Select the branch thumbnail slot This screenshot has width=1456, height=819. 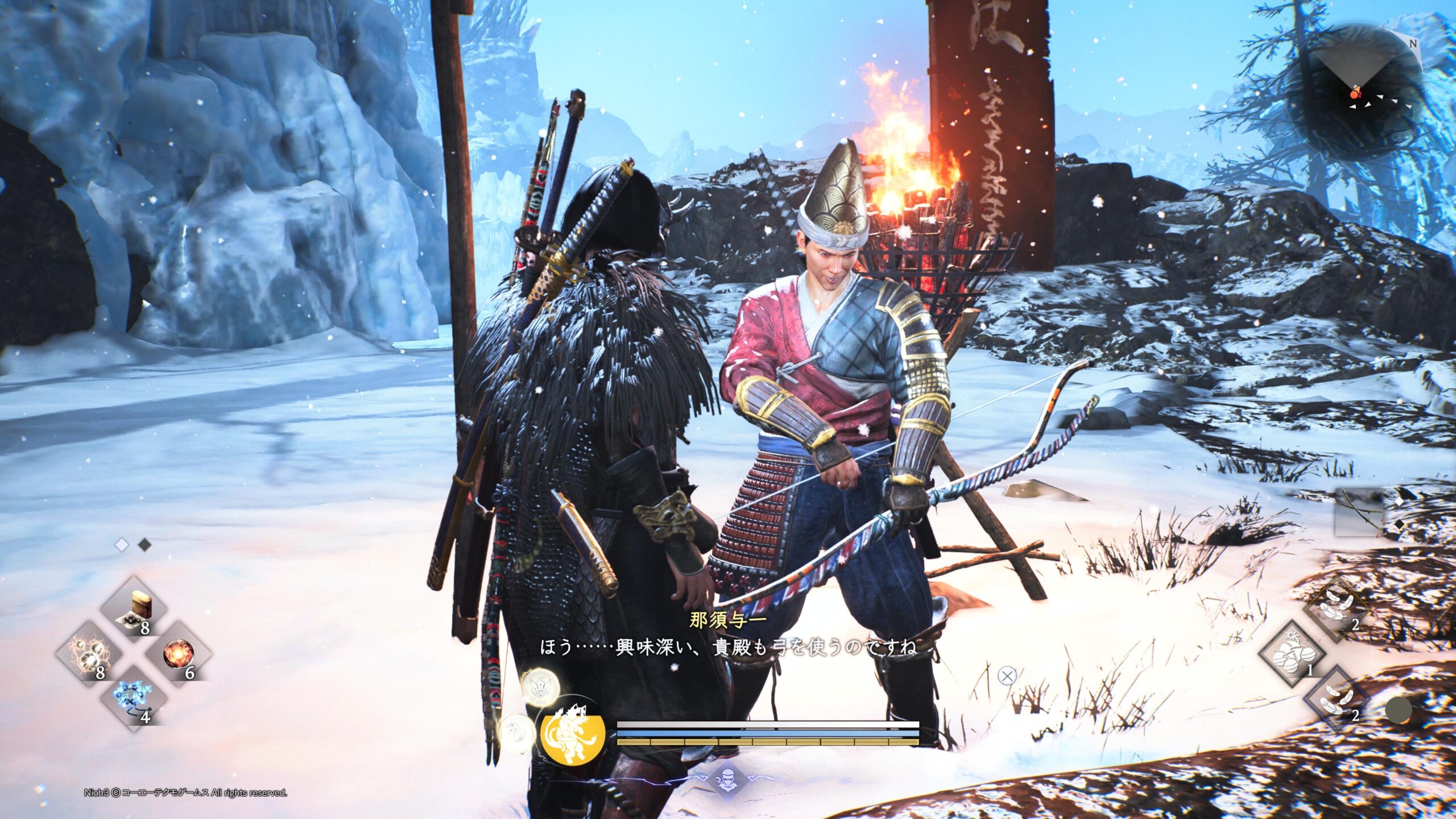point(1359,512)
